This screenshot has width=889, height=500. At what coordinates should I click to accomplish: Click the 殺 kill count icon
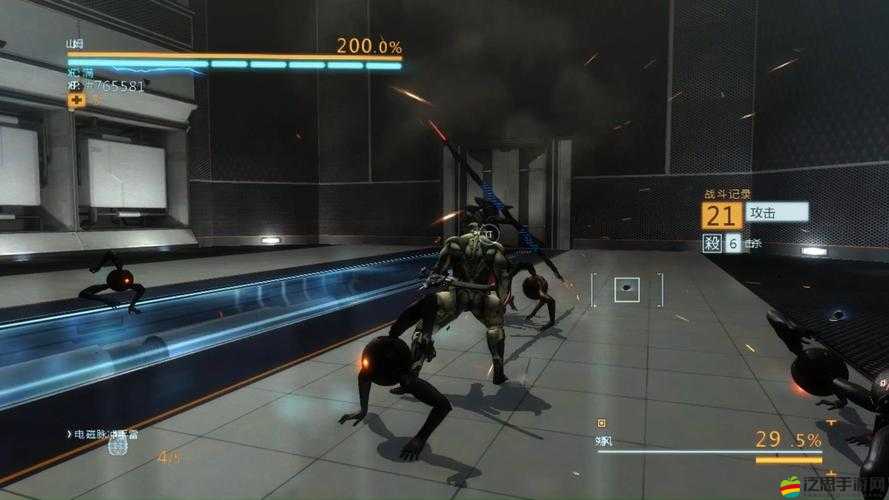pos(711,243)
